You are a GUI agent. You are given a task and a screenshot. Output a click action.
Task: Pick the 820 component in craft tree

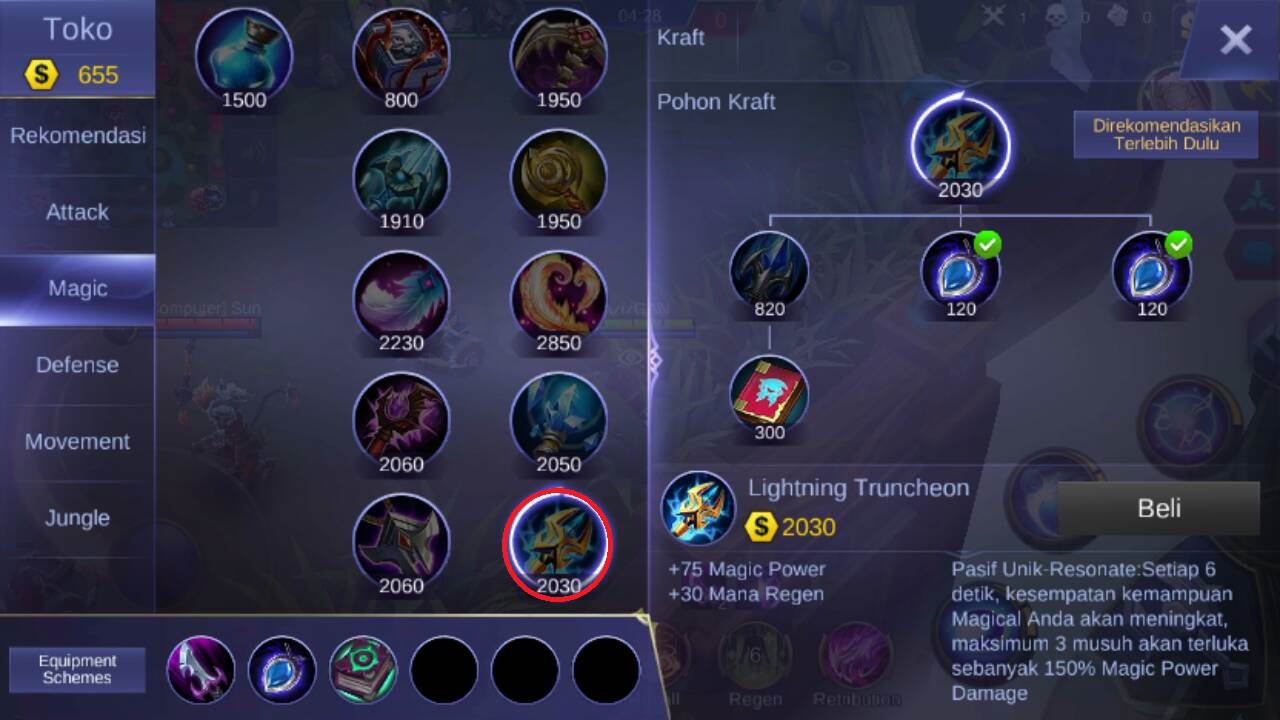click(769, 270)
